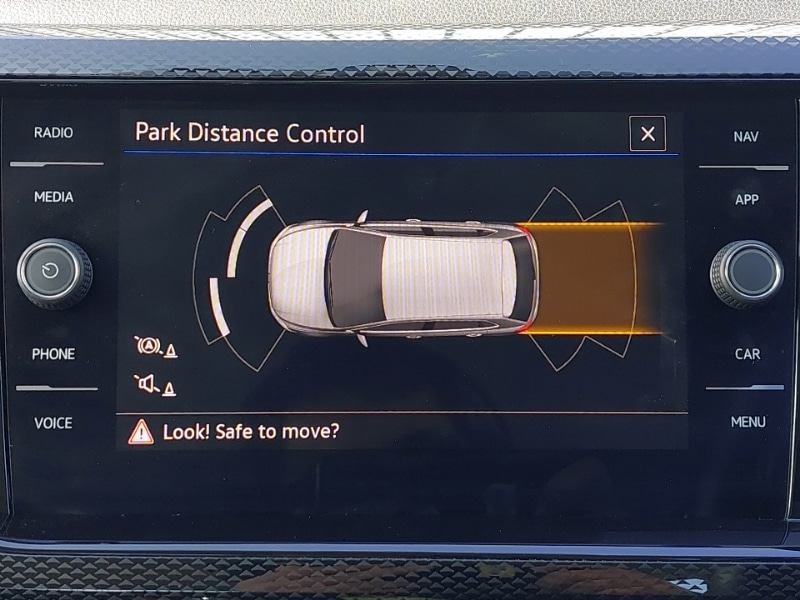Open NAV navigation
Viewport: 800px width, 600px height.
(746, 137)
